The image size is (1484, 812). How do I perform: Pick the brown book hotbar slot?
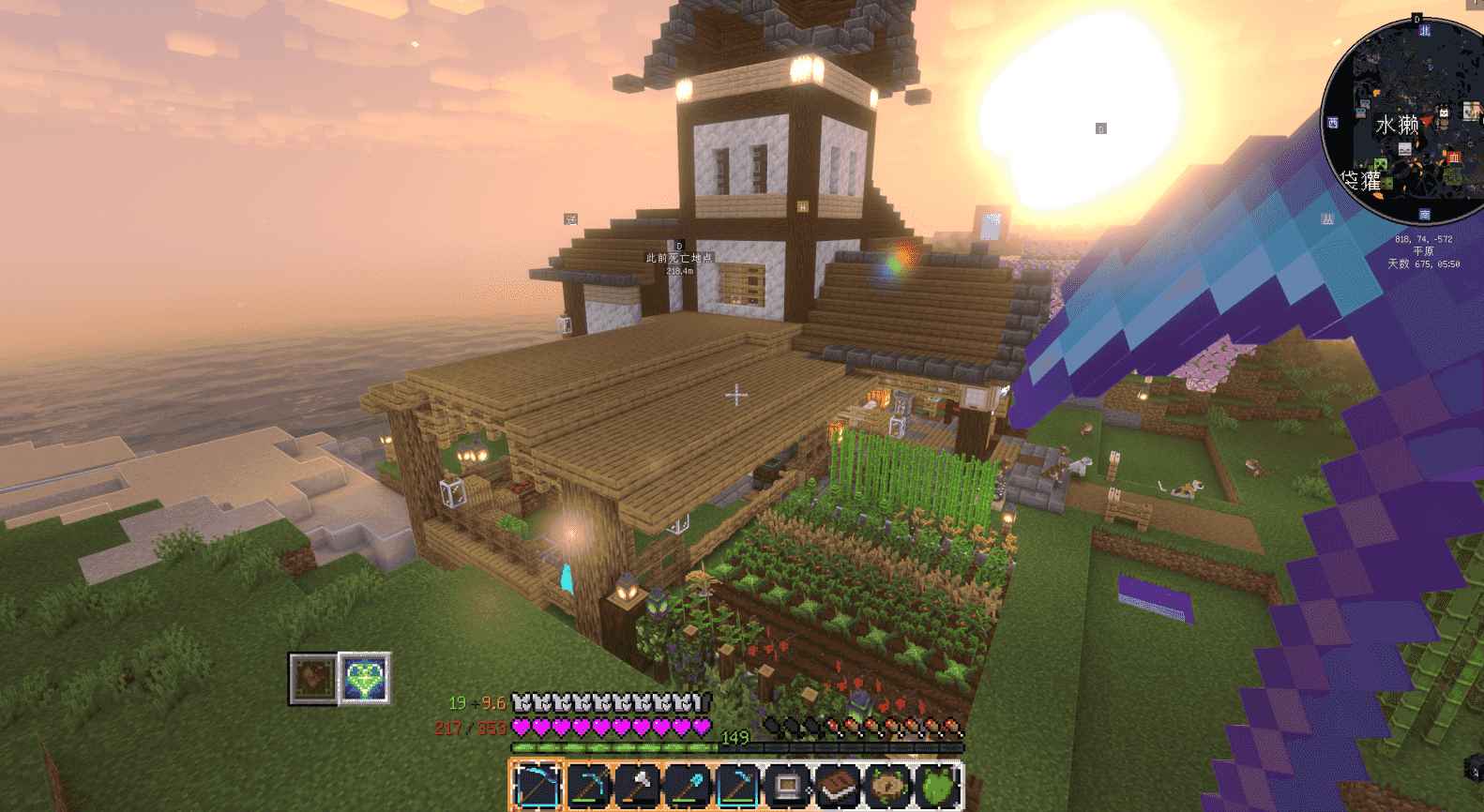[x=837, y=785]
